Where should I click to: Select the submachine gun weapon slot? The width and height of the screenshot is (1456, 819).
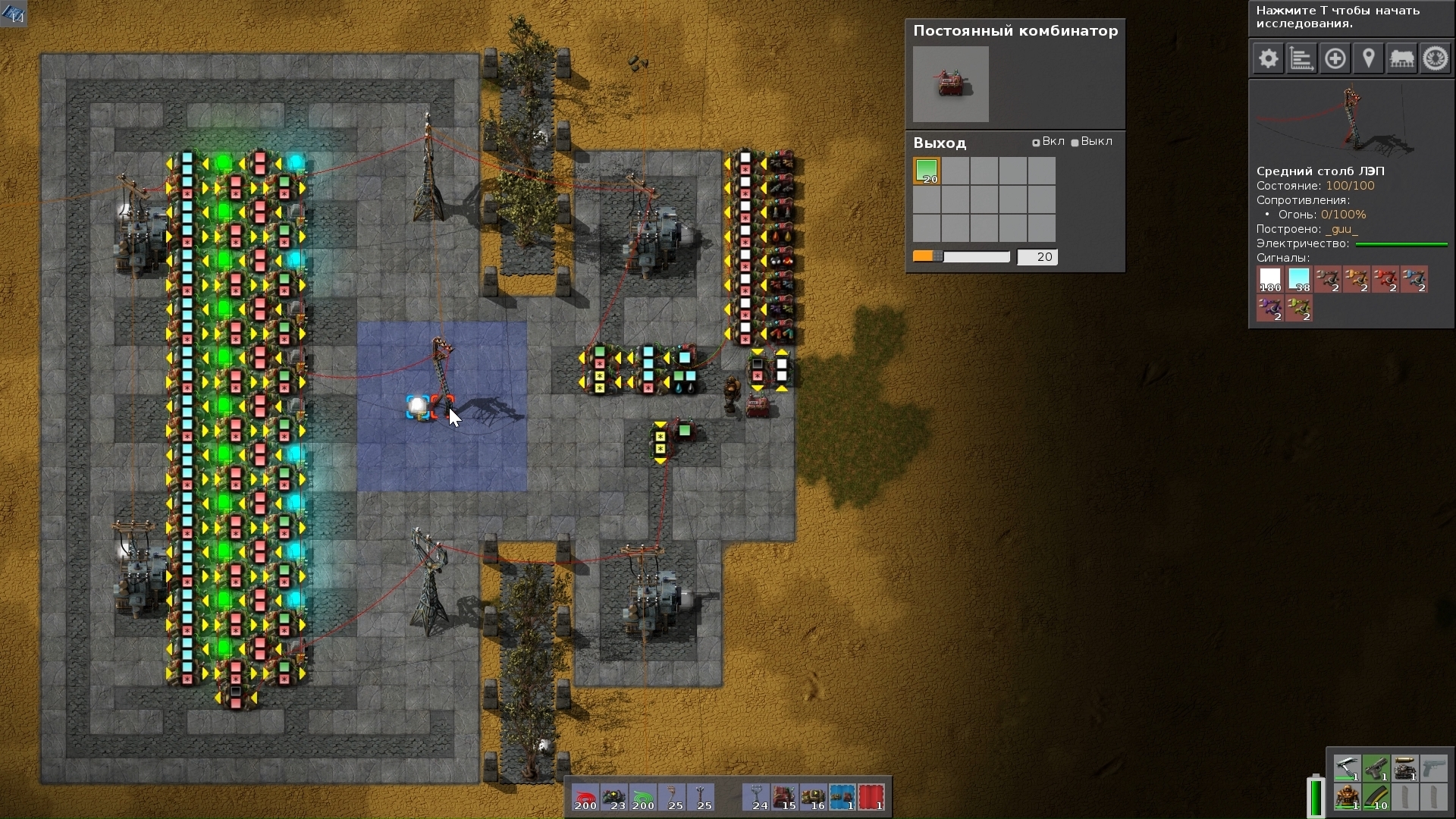point(1376,768)
